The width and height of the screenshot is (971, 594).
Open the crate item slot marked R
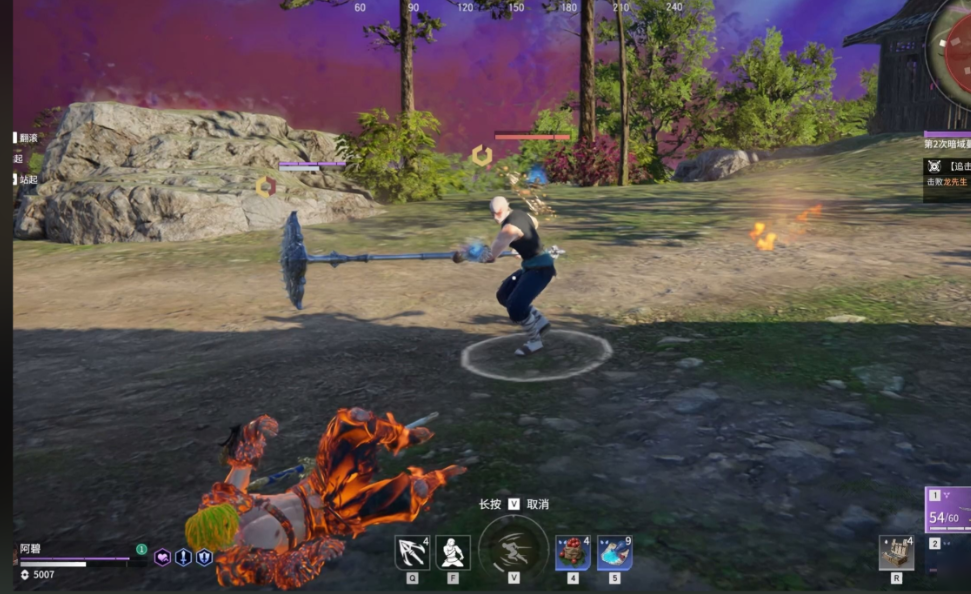pyautogui.click(x=896, y=552)
